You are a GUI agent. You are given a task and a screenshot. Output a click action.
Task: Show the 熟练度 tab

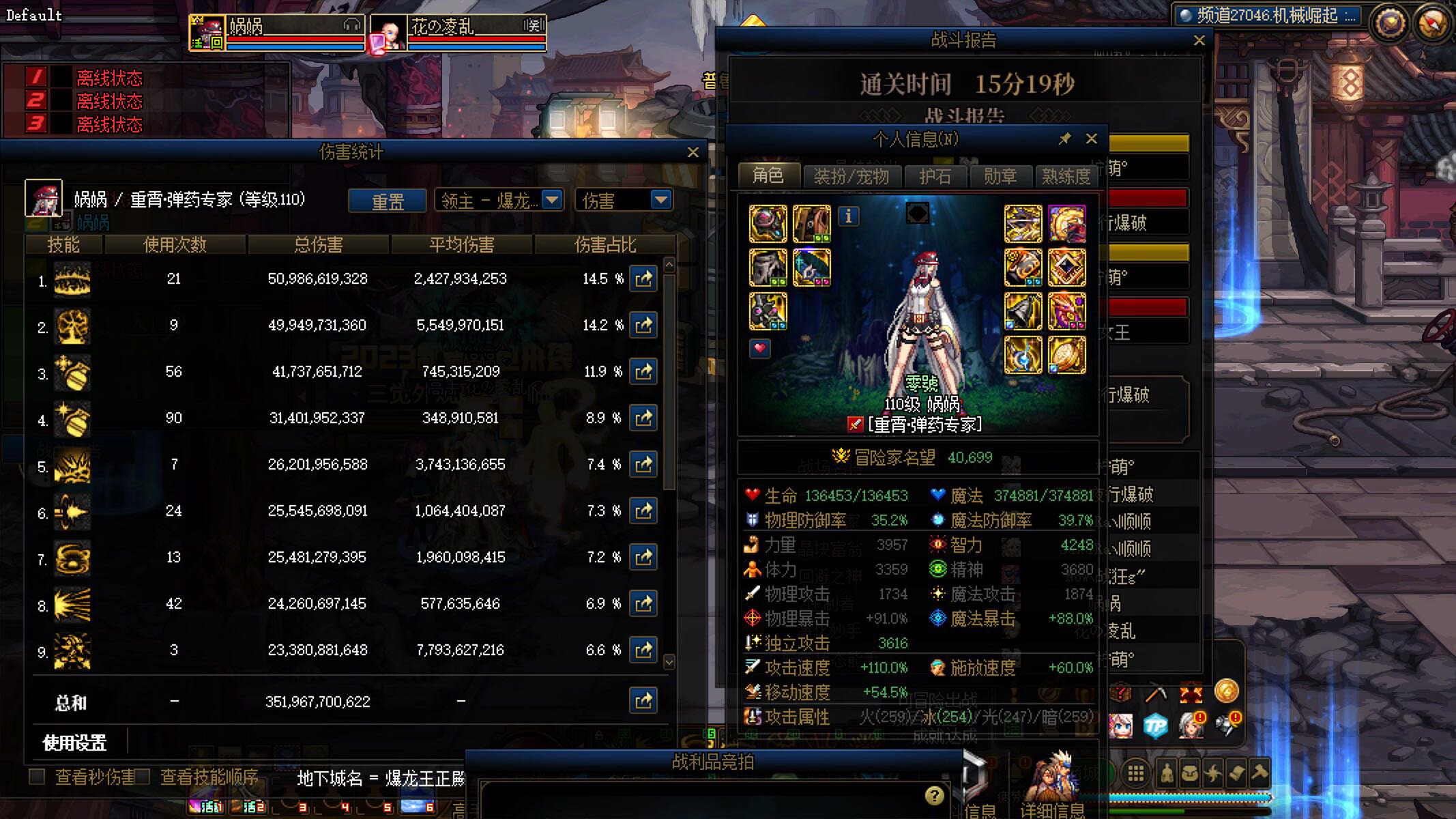coord(1066,177)
